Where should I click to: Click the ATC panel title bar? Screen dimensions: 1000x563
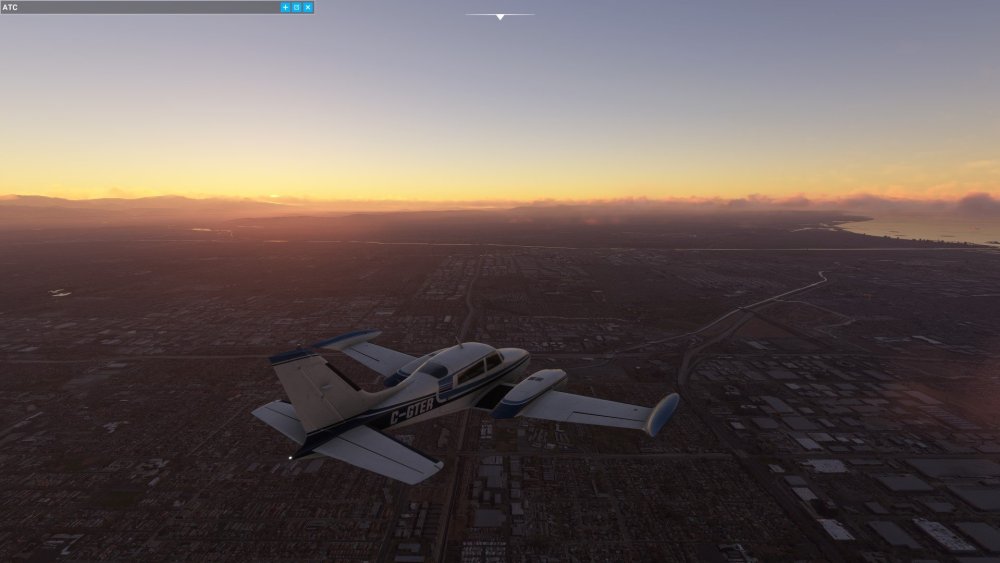(140, 7)
